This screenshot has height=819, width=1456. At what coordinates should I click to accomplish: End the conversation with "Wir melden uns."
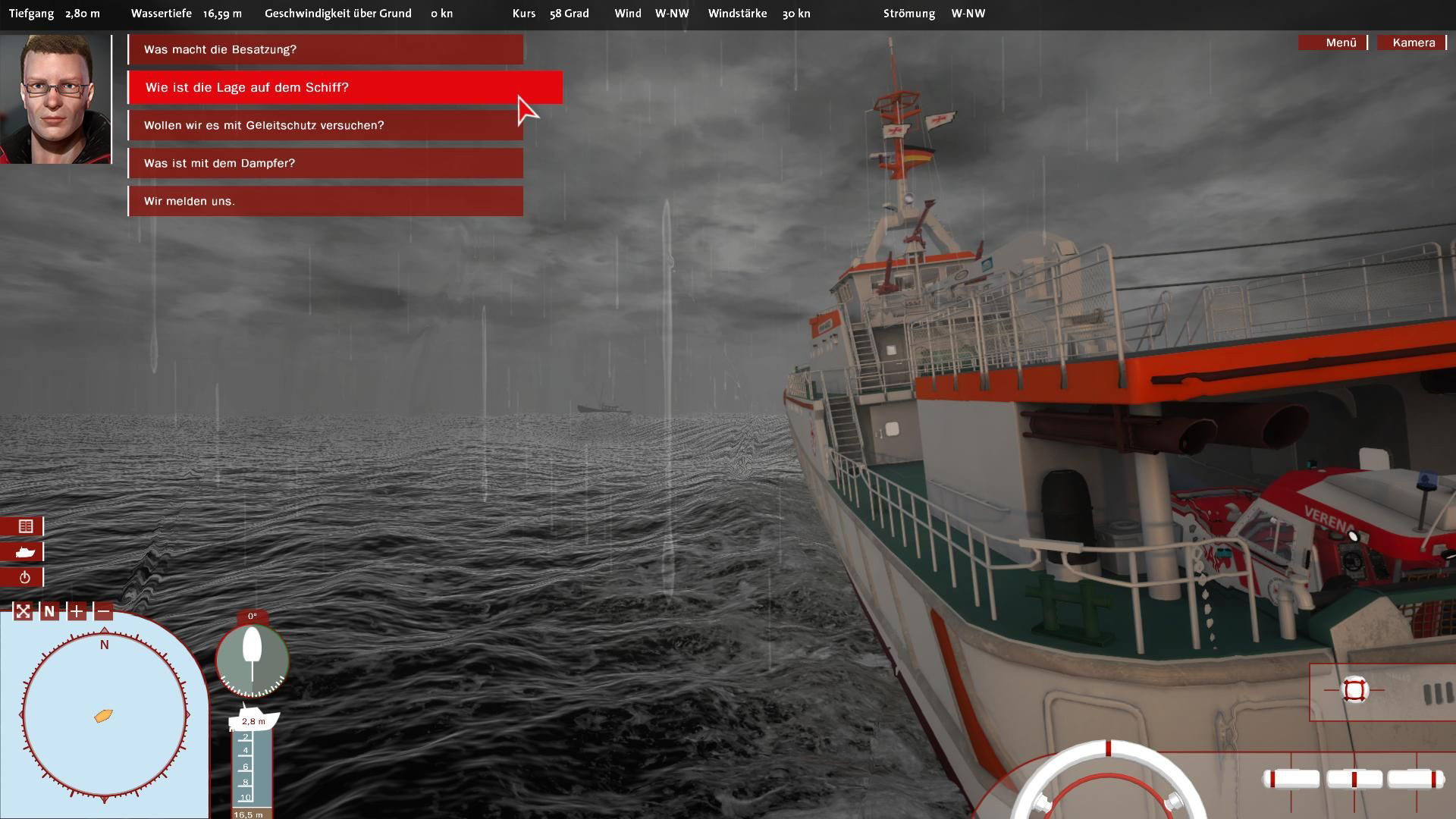coord(325,201)
